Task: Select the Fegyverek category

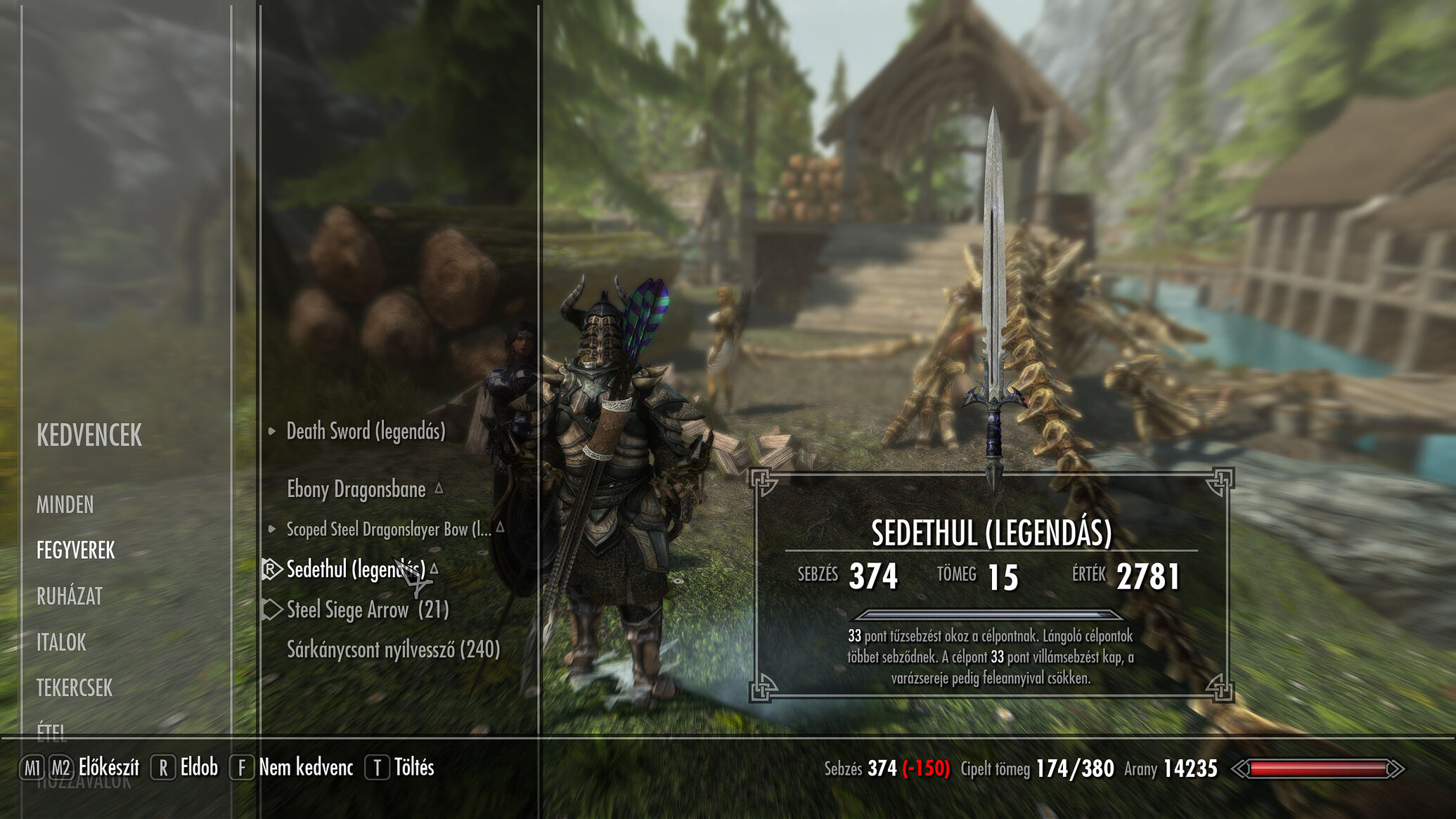Action: click(x=75, y=550)
